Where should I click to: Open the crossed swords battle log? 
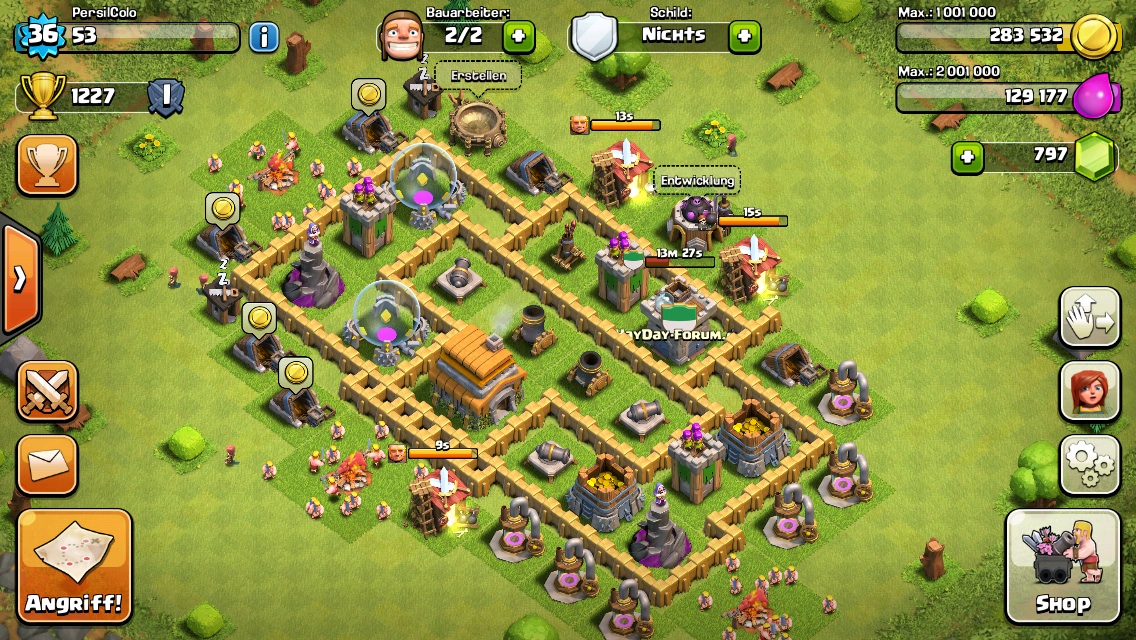point(47,391)
